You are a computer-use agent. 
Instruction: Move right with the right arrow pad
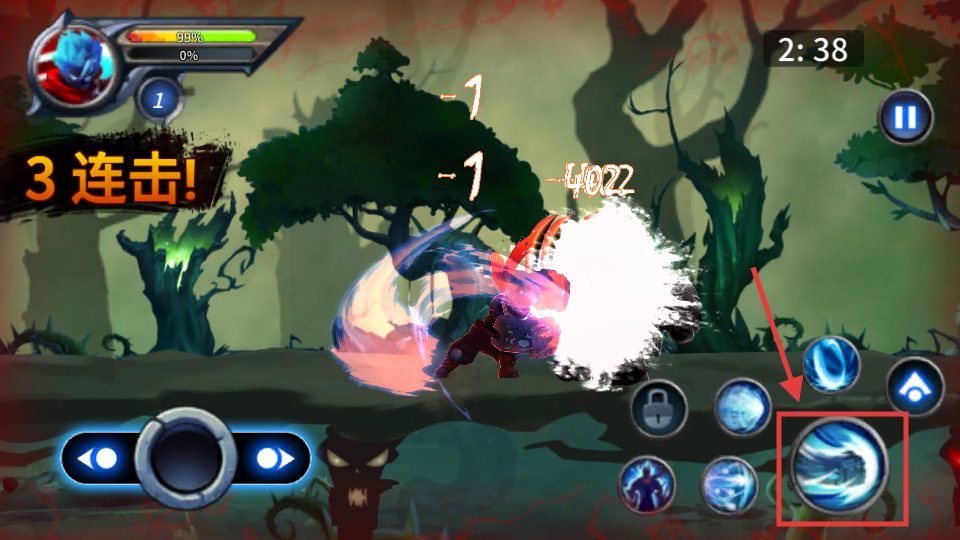273,459
